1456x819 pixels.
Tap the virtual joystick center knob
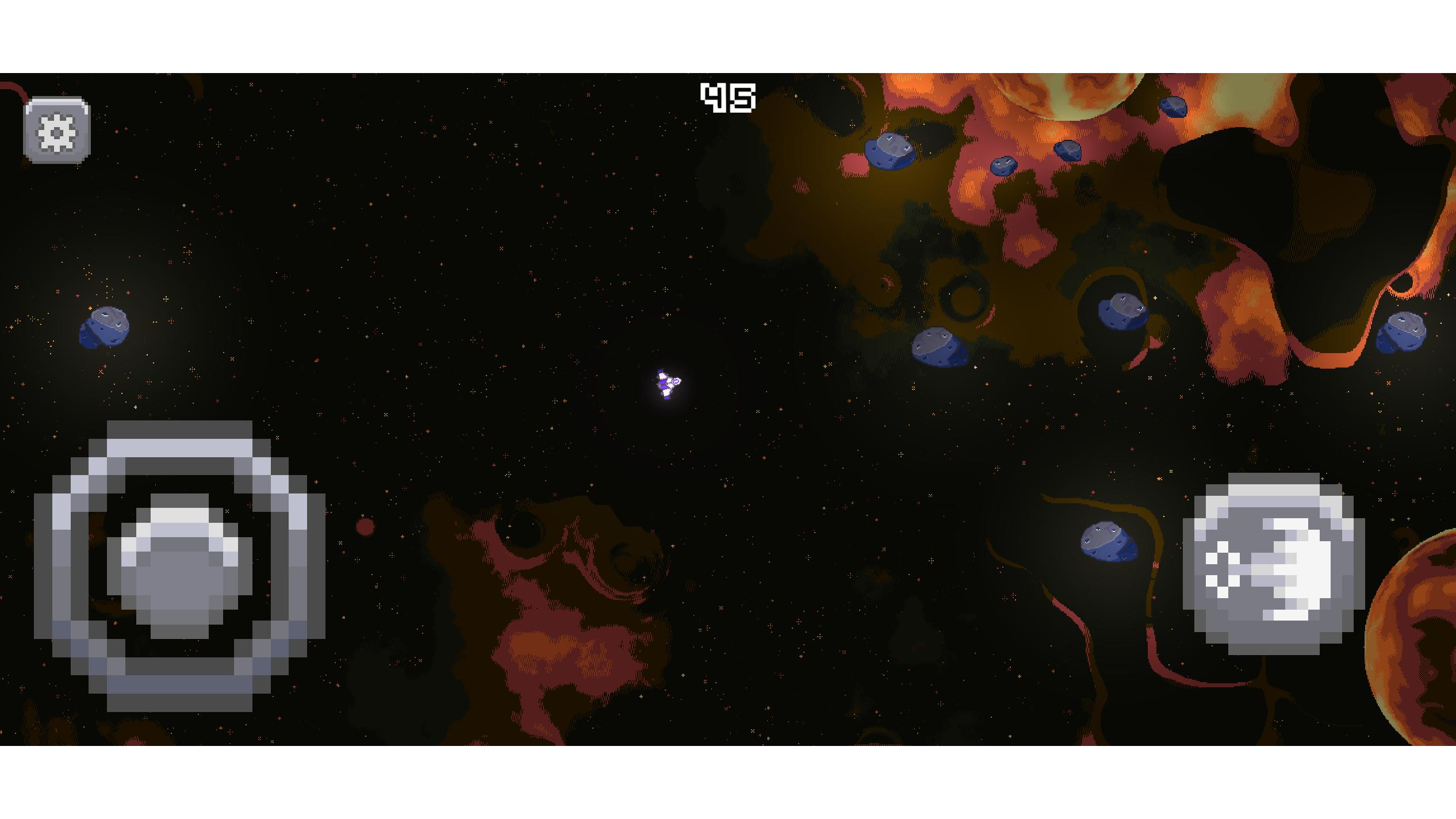[x=179, y=567]
